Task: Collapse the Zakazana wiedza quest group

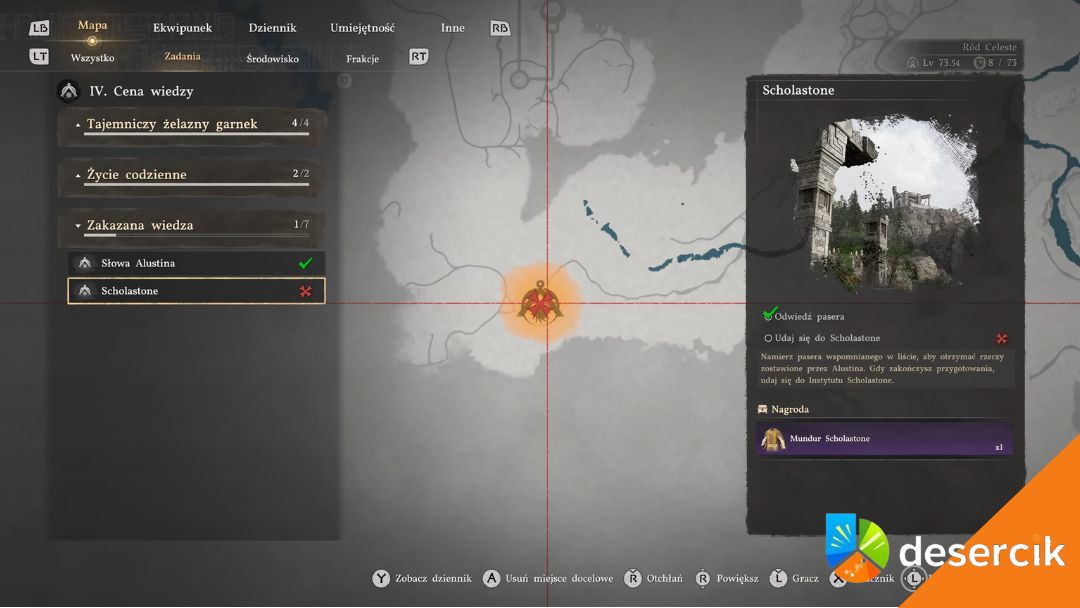Action: 192,226
